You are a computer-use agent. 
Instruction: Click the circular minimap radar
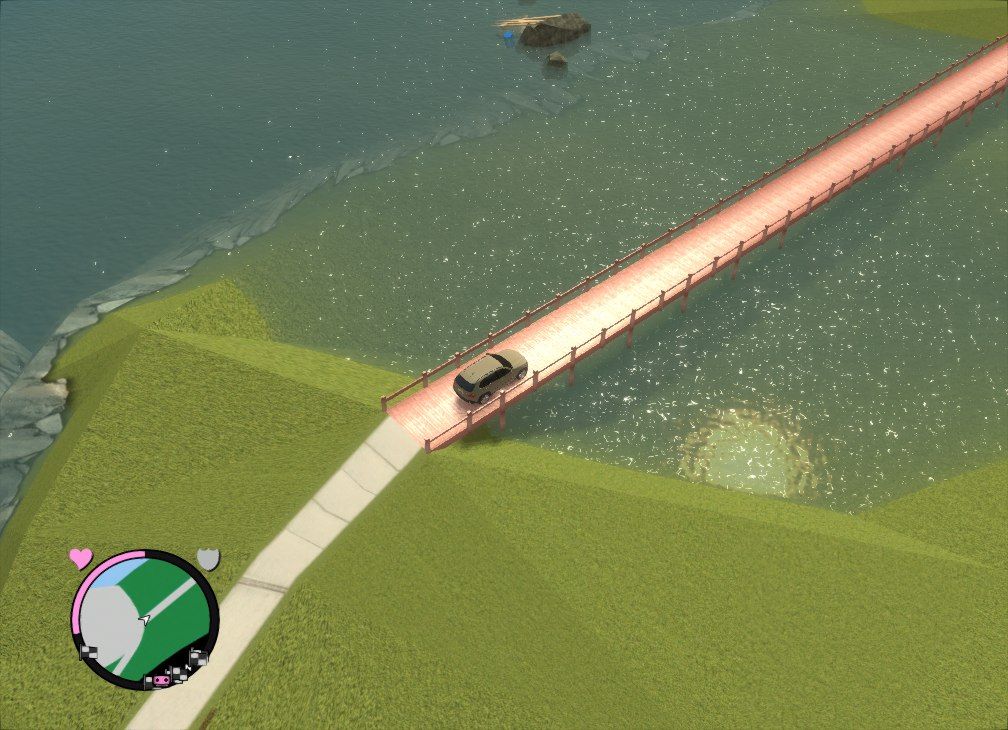coord(145,618)
